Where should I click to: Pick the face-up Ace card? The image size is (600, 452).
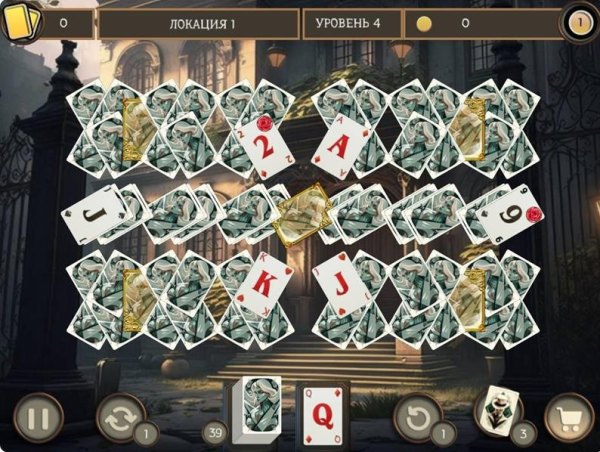(342, 144)
